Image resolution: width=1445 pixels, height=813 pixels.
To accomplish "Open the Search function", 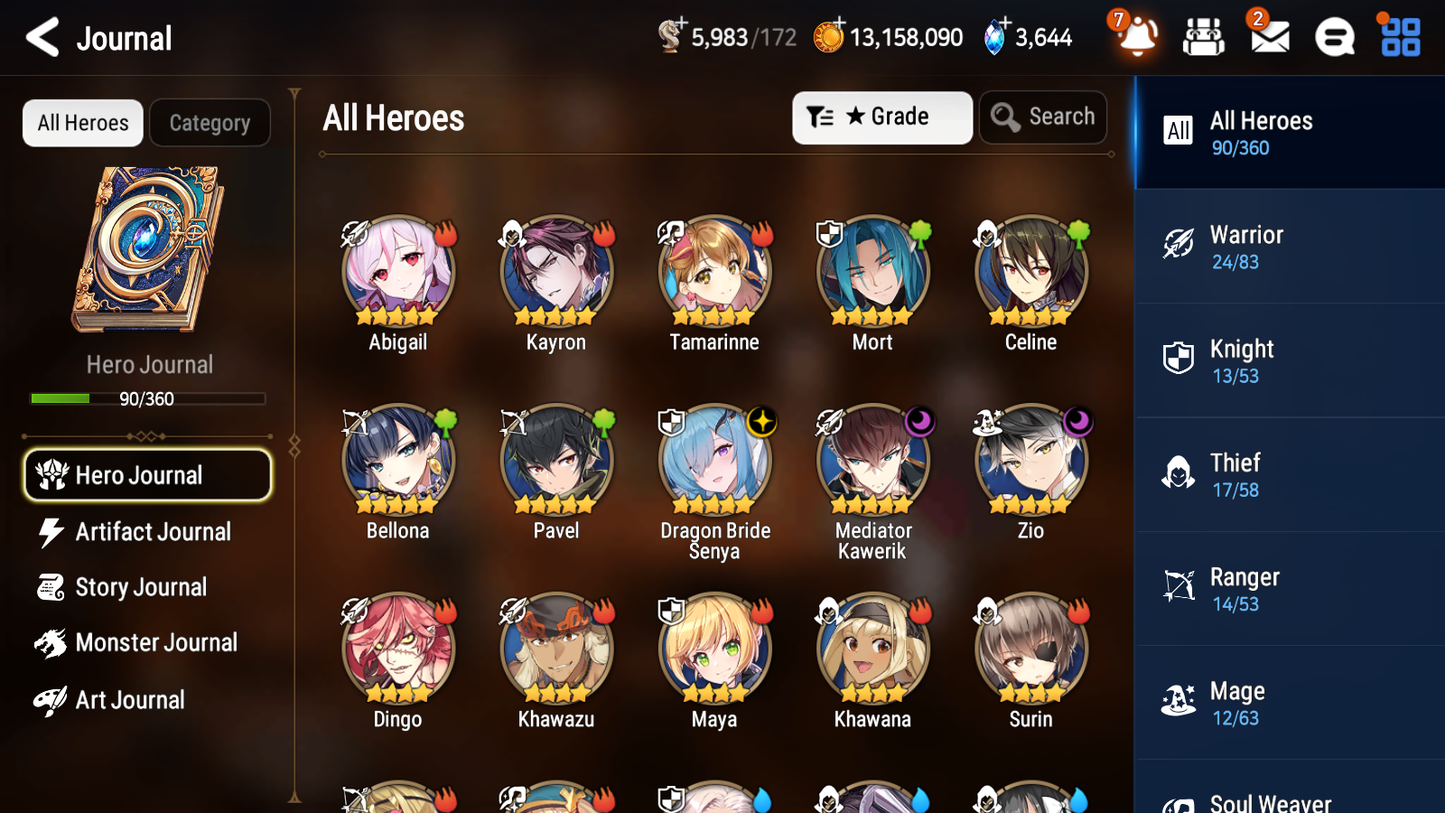I will click(1043, 116).
